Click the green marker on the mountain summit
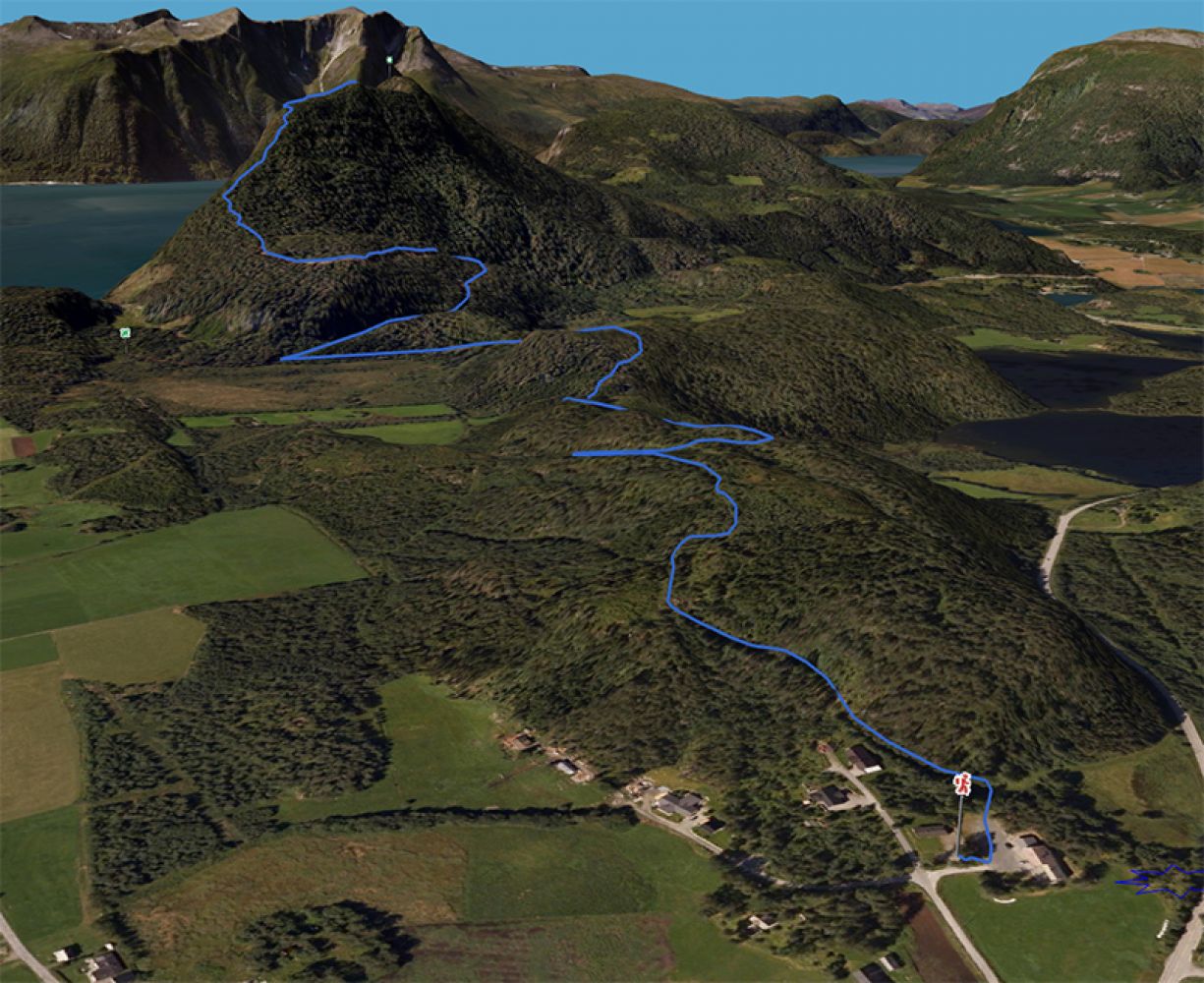 [x=389, y=61]
